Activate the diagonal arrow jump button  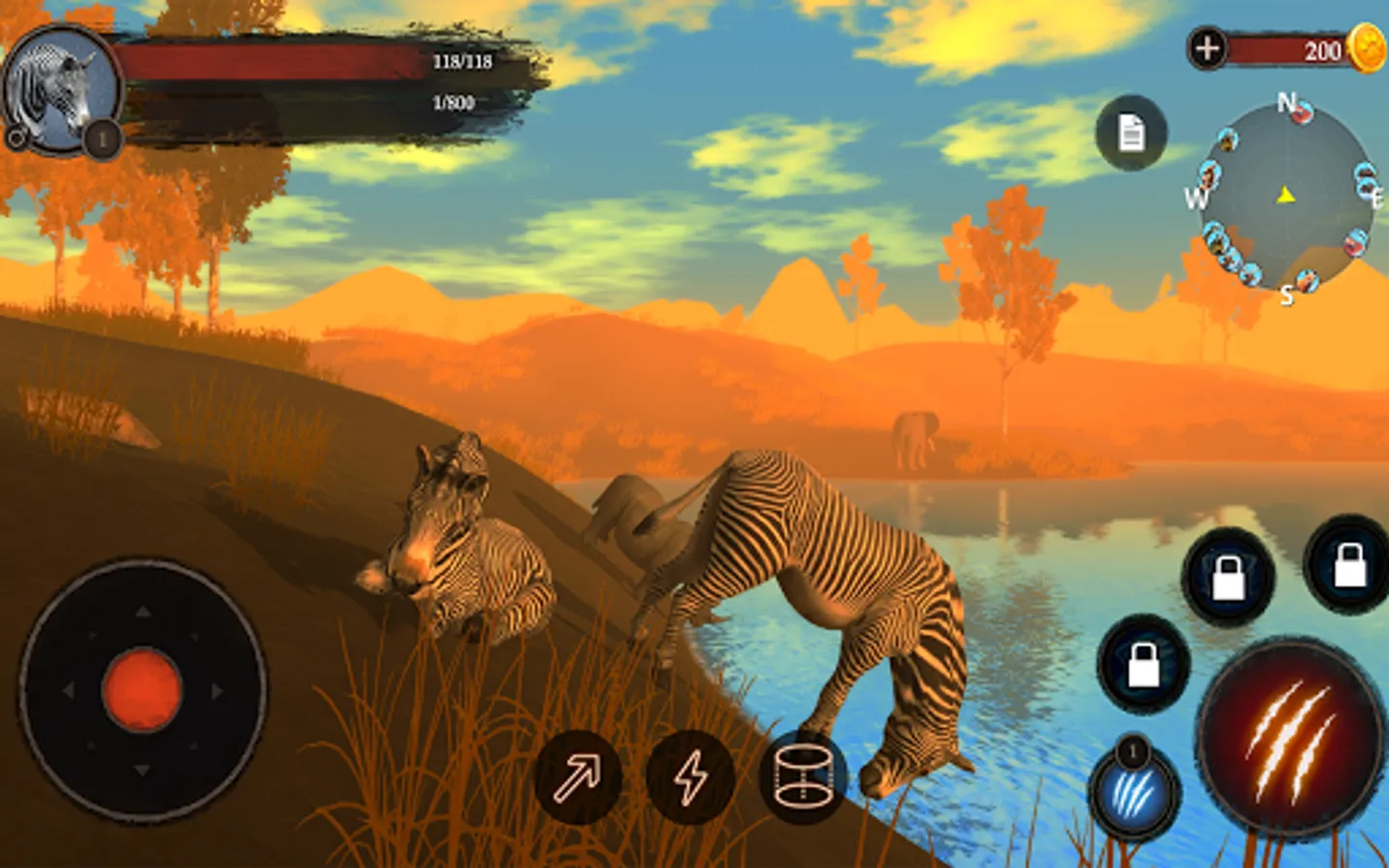578,777
